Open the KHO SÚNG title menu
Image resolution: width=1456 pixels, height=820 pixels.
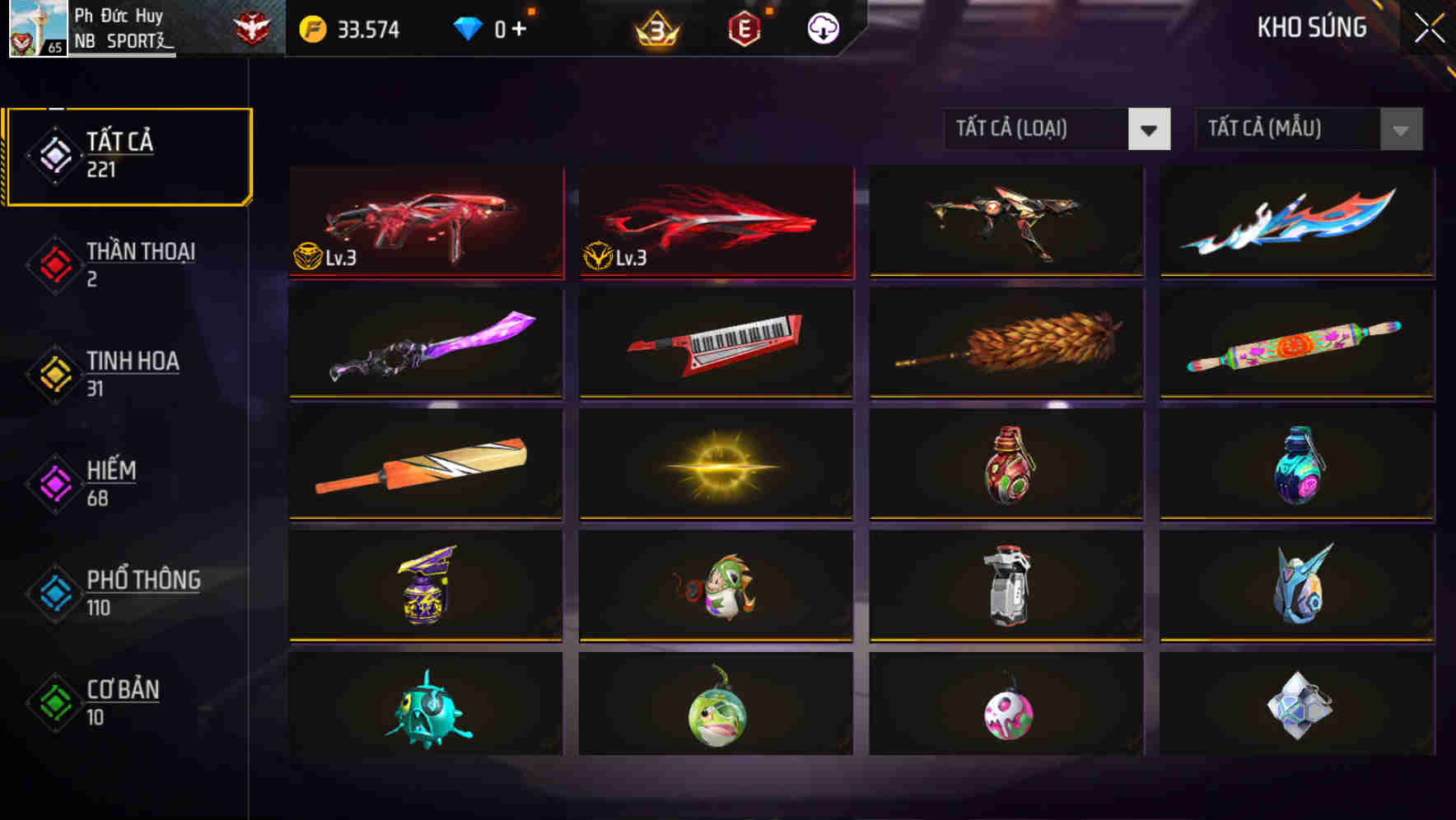tap(1312, 27)
